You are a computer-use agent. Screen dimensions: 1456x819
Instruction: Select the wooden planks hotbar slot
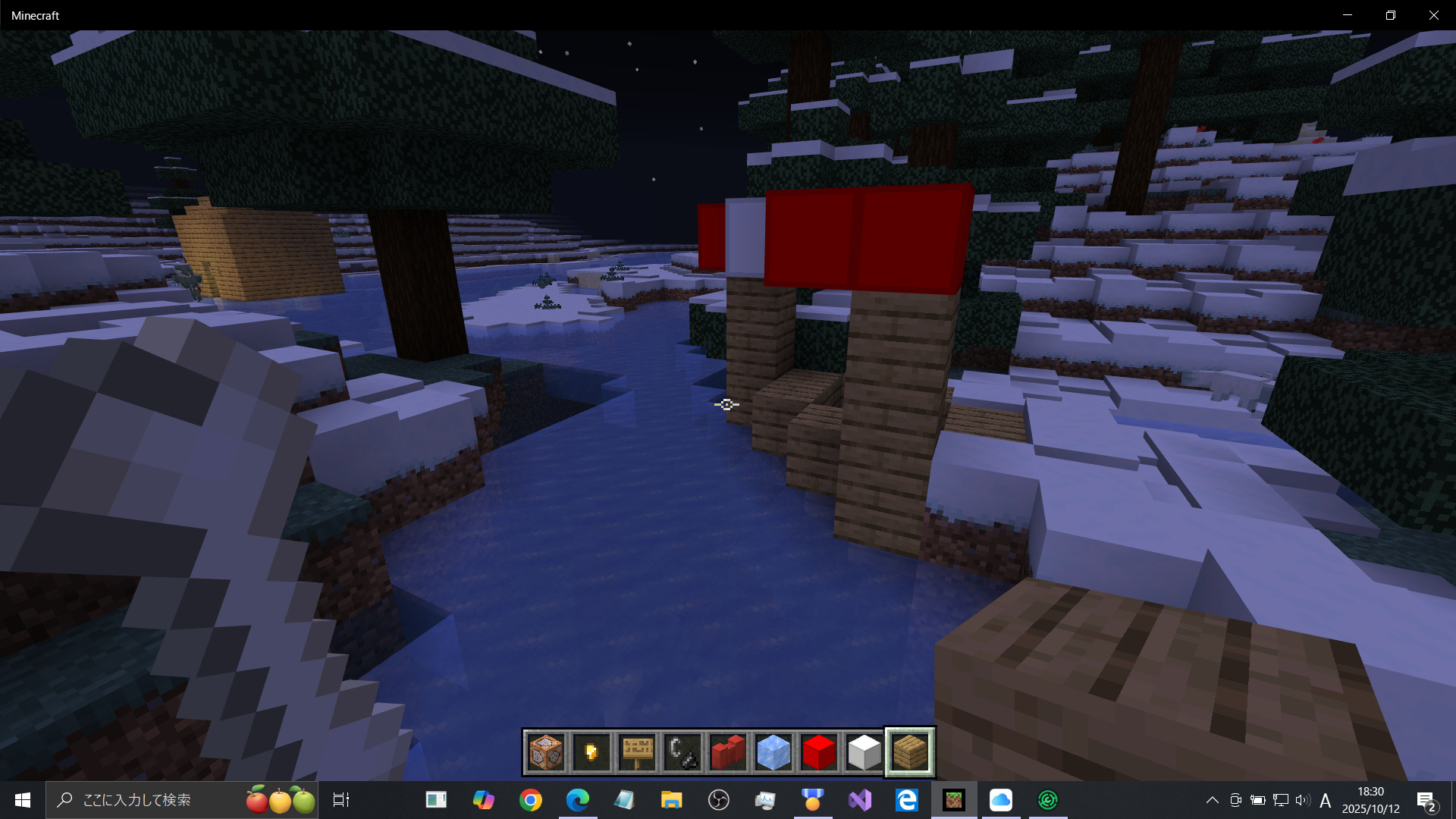pyautogui.click(x=910, y=752)
